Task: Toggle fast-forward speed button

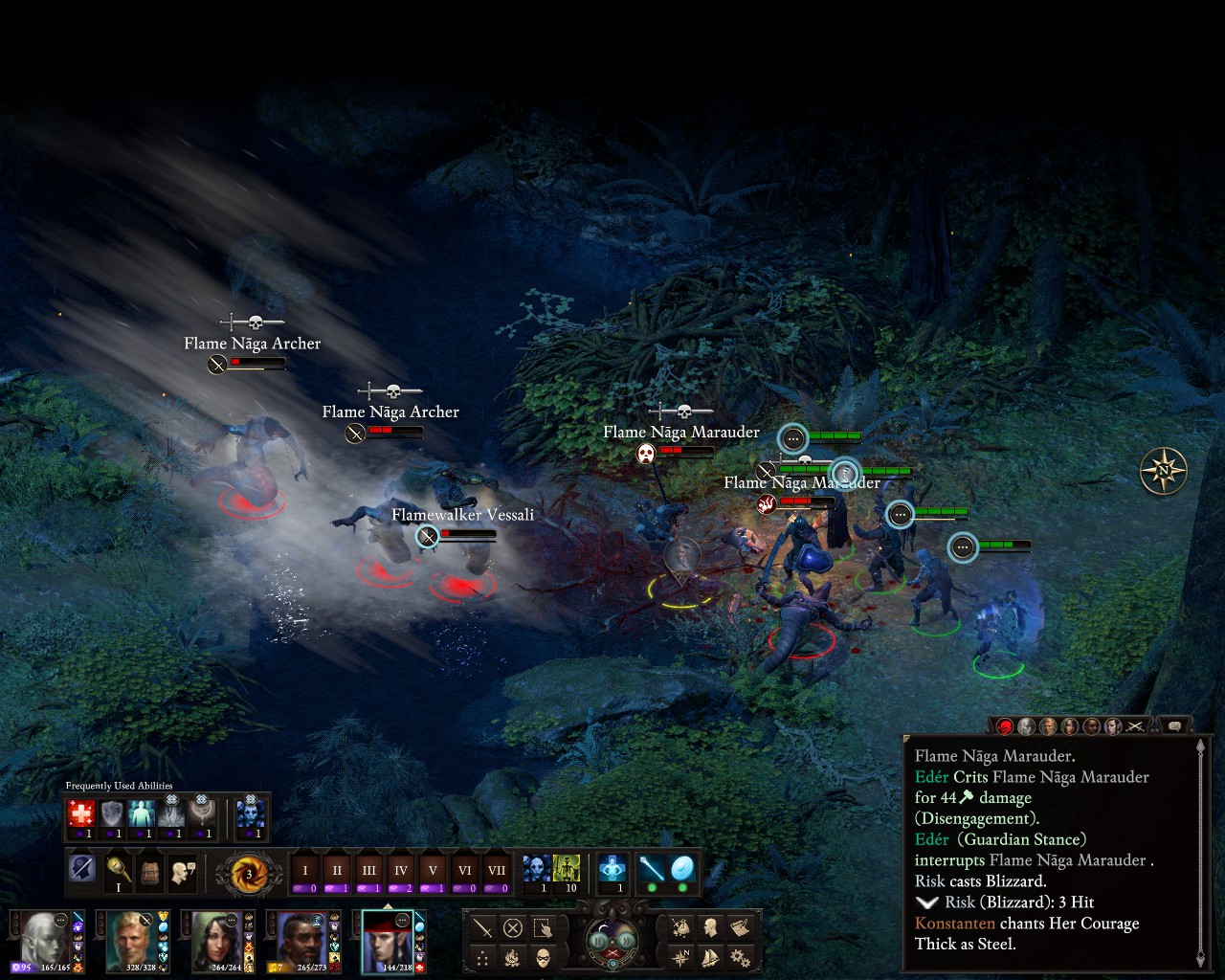Action: (x=626, y=942)
